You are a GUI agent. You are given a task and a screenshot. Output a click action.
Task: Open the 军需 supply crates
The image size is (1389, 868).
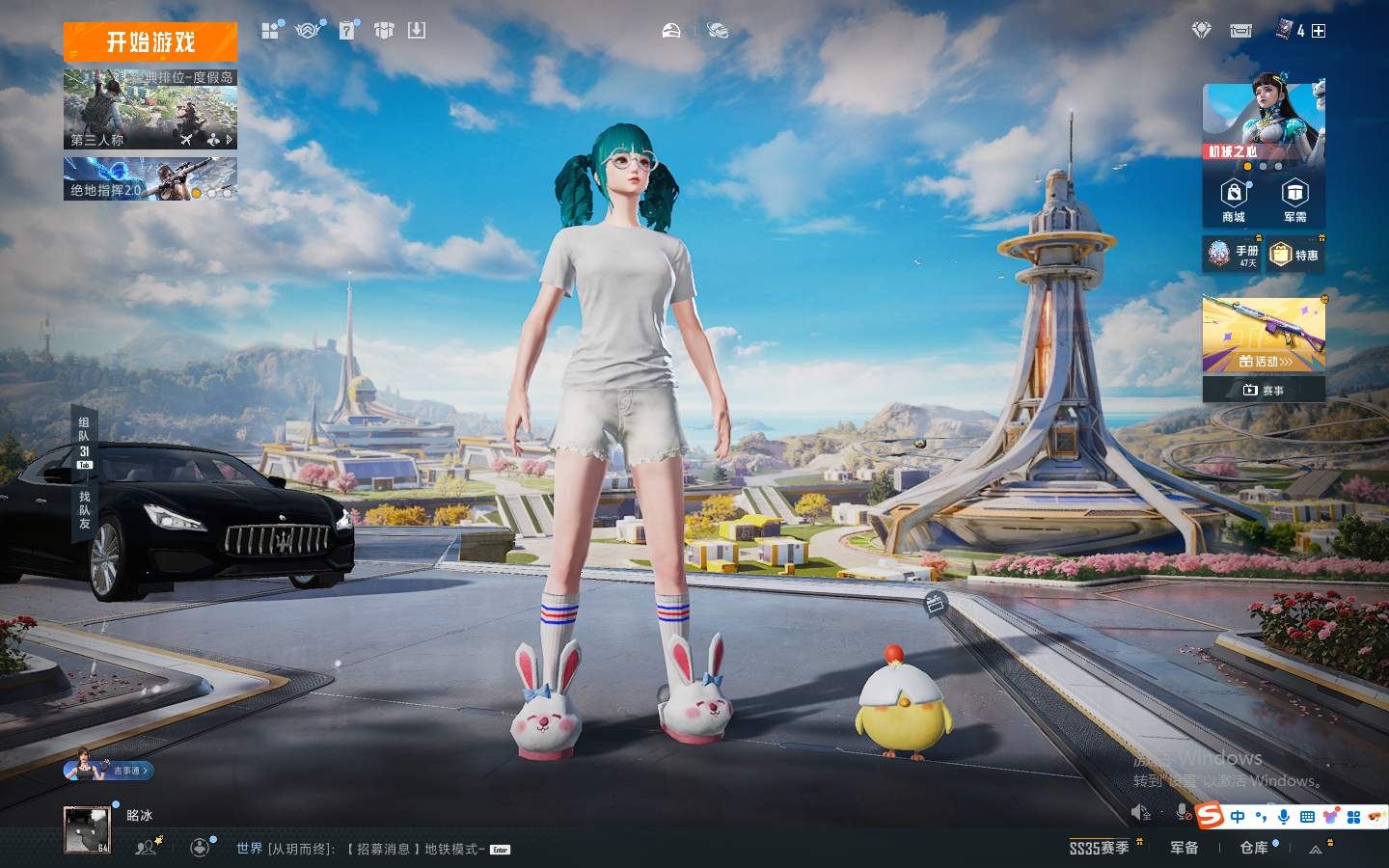[x=1294, y=201]
